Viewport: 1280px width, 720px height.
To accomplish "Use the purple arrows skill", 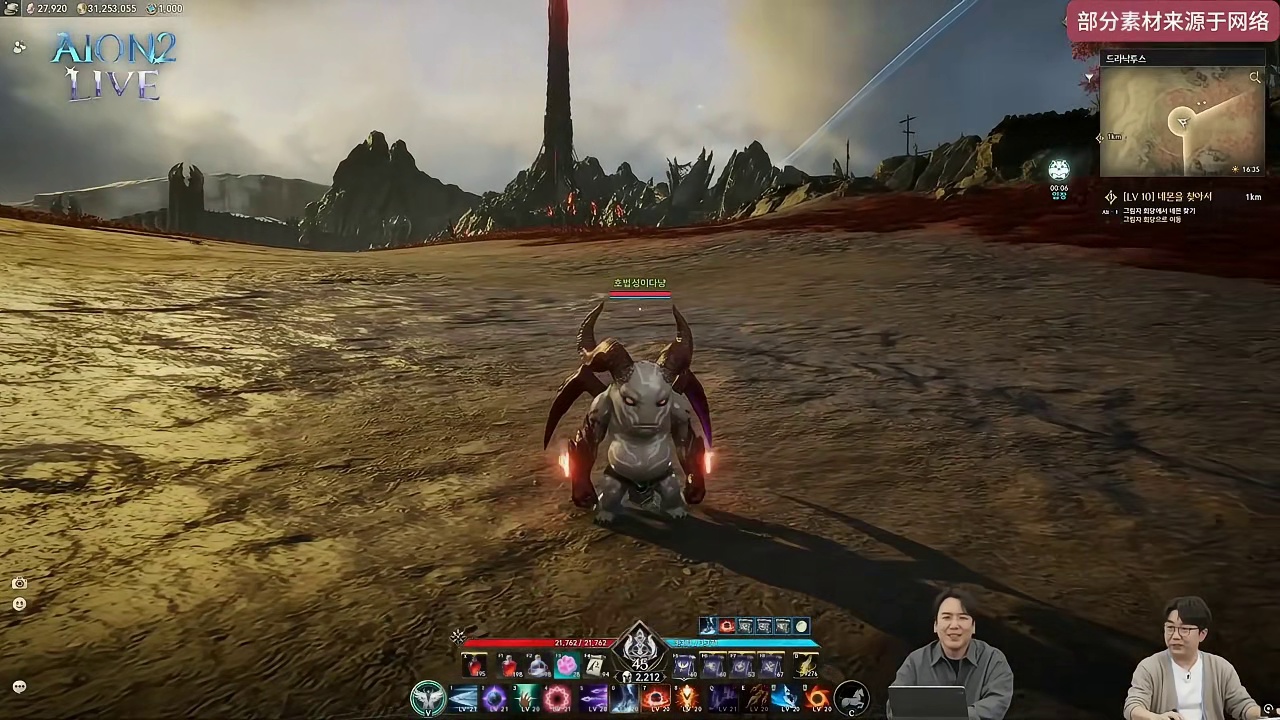I will [x=592, y=698].
